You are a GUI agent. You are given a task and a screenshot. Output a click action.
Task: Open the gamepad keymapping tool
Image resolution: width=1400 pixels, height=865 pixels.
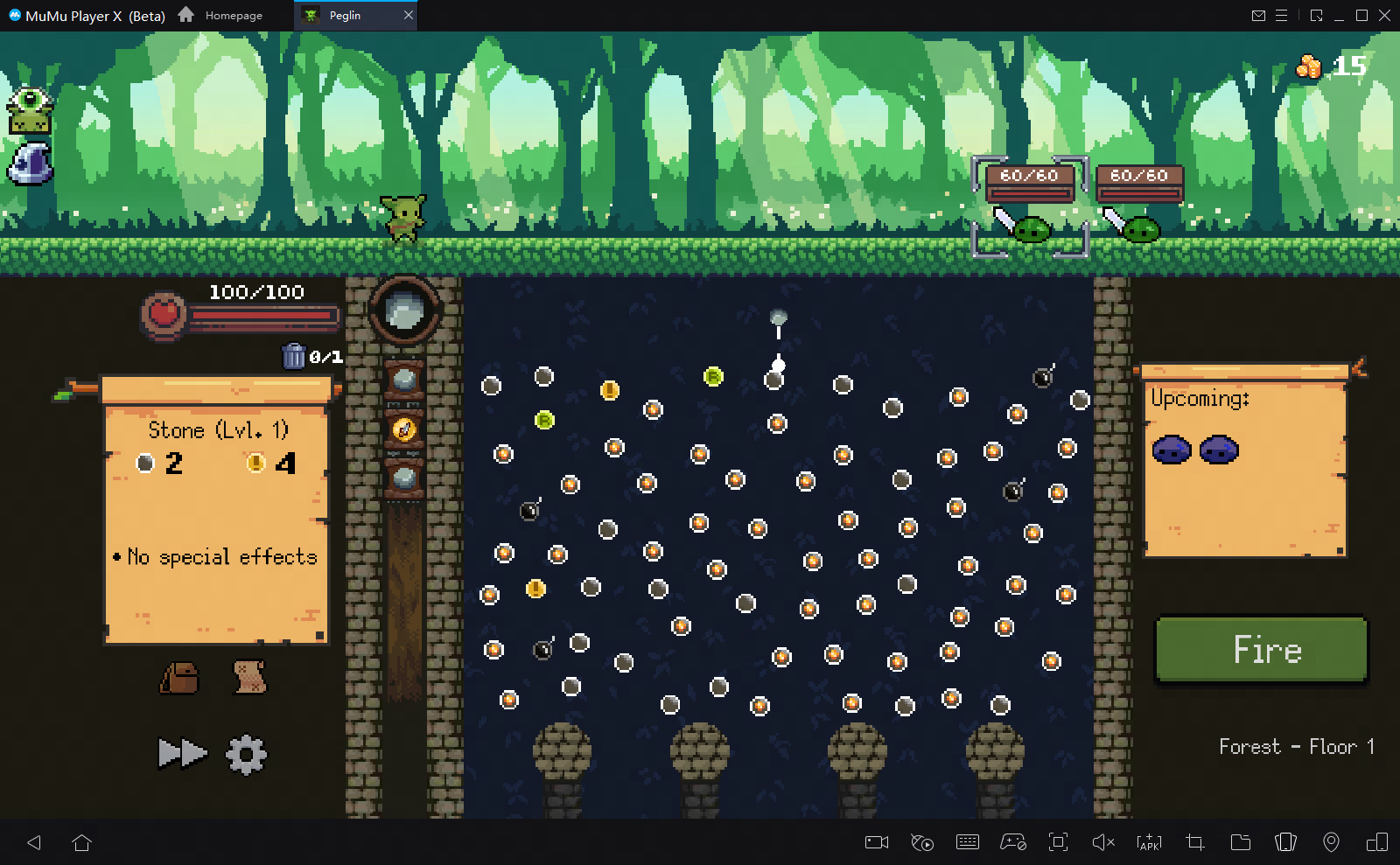click(1013, 842)
